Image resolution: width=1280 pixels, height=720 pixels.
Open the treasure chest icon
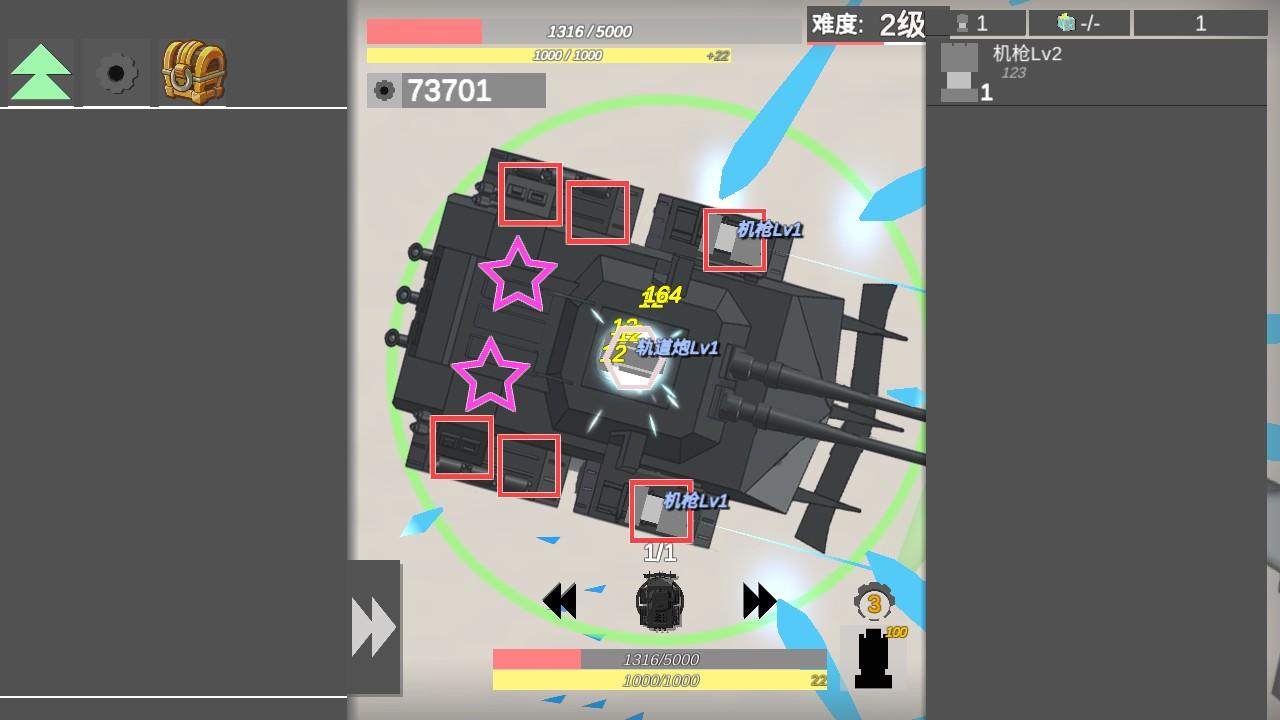click(x=190, y=71)
